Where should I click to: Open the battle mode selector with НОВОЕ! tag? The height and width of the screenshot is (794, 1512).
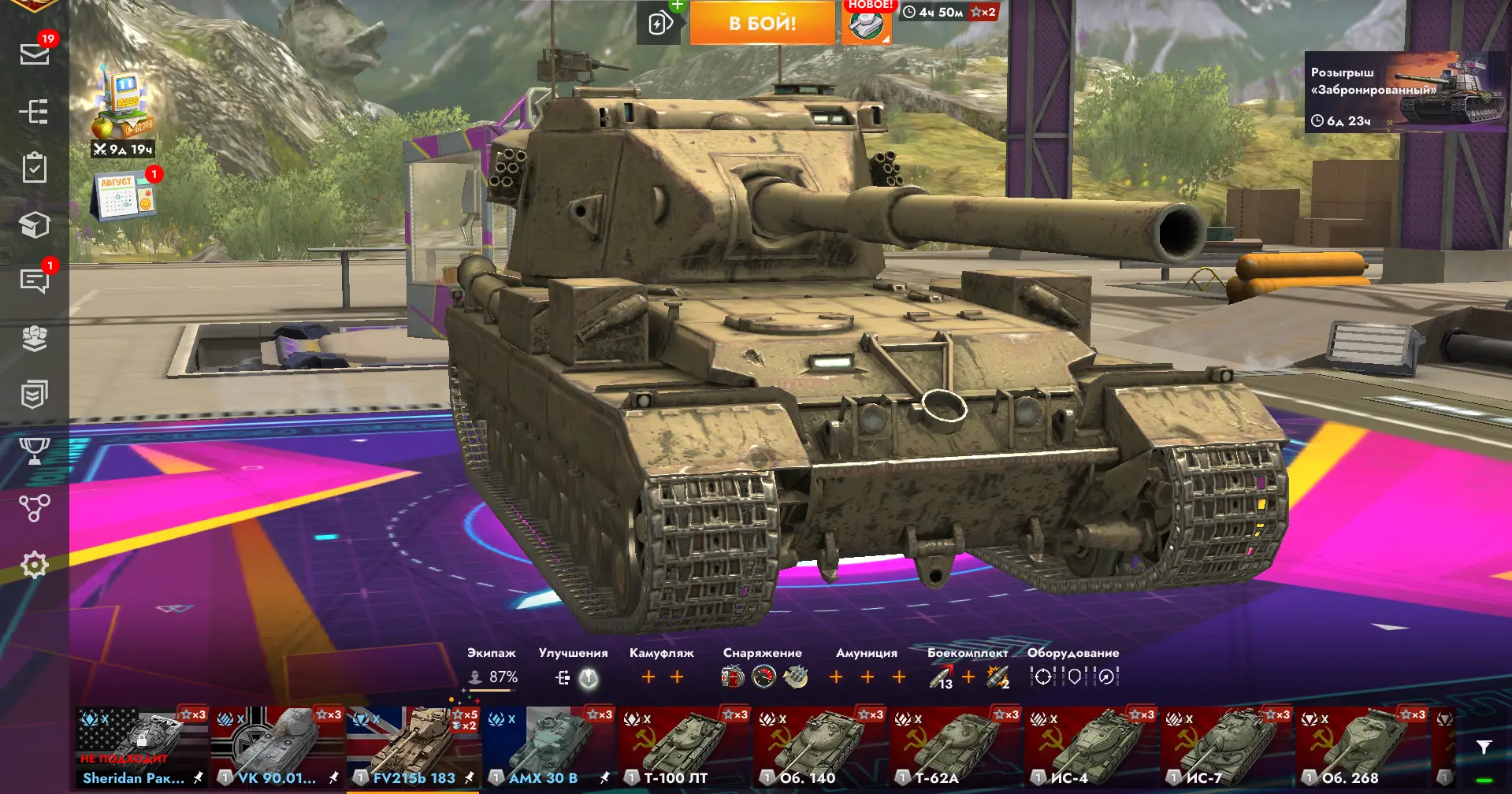click(x=866, y=24)
